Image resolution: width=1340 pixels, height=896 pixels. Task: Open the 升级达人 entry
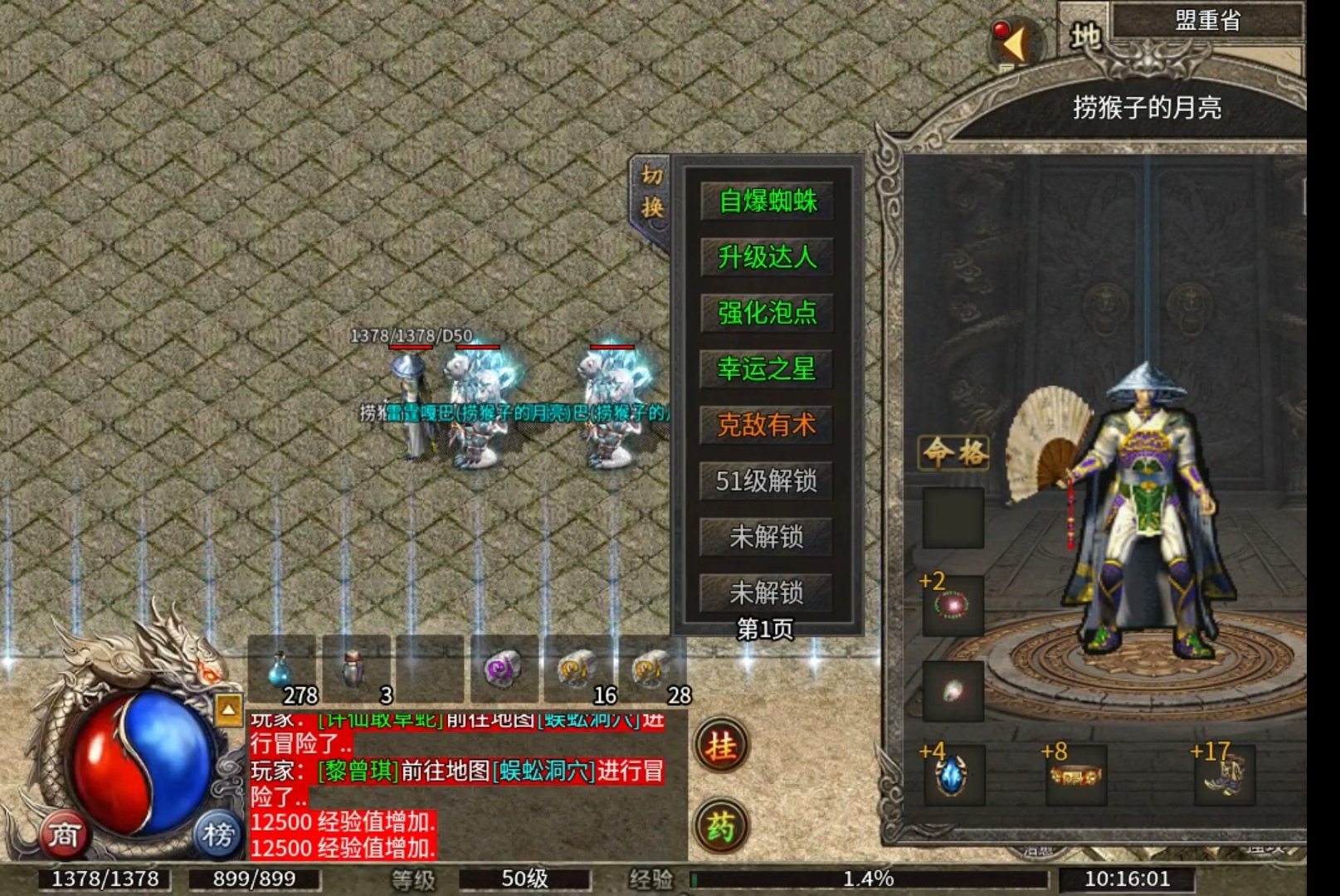pos(767,257)
